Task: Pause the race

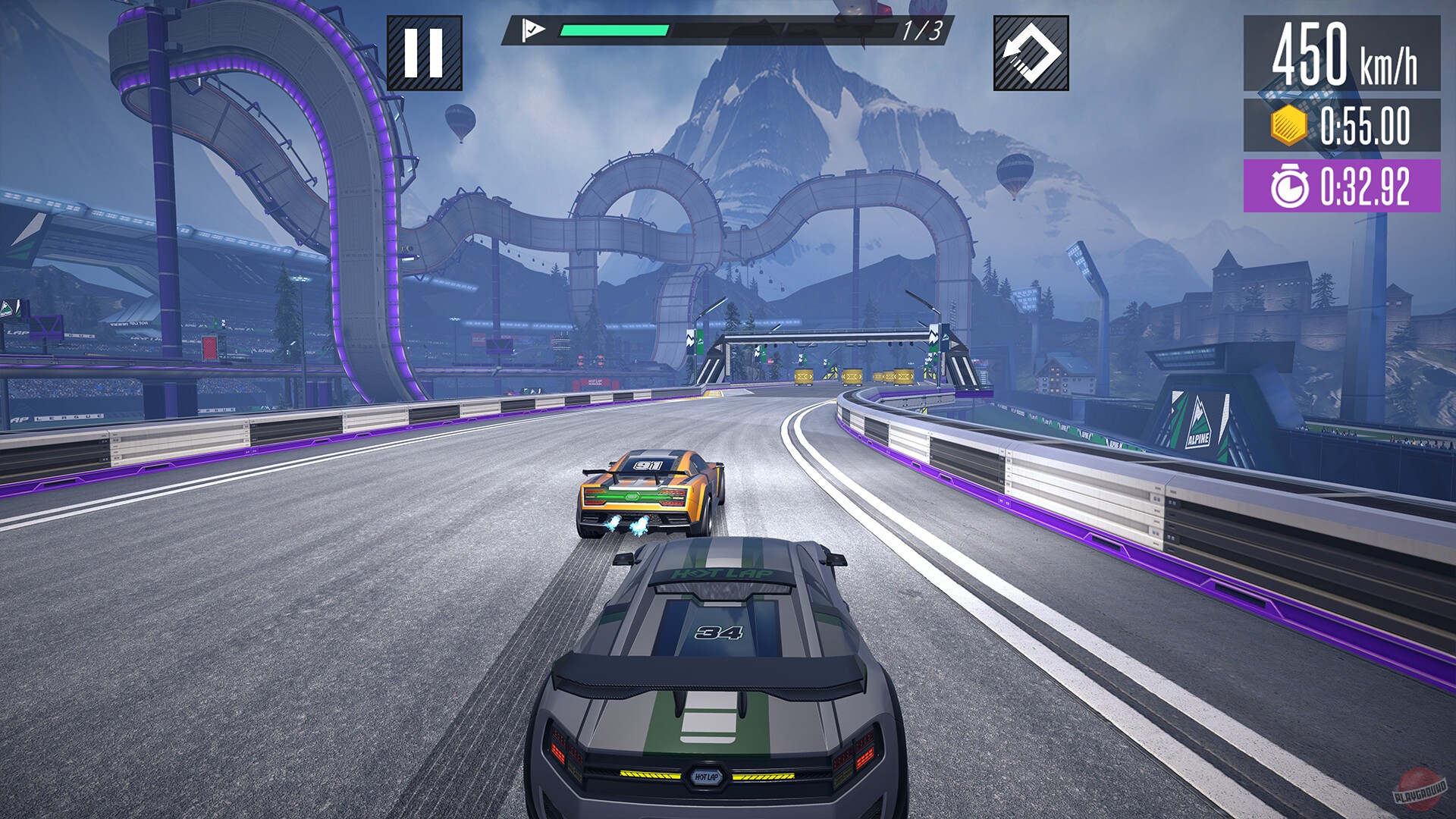Action: tap(425, 52)
